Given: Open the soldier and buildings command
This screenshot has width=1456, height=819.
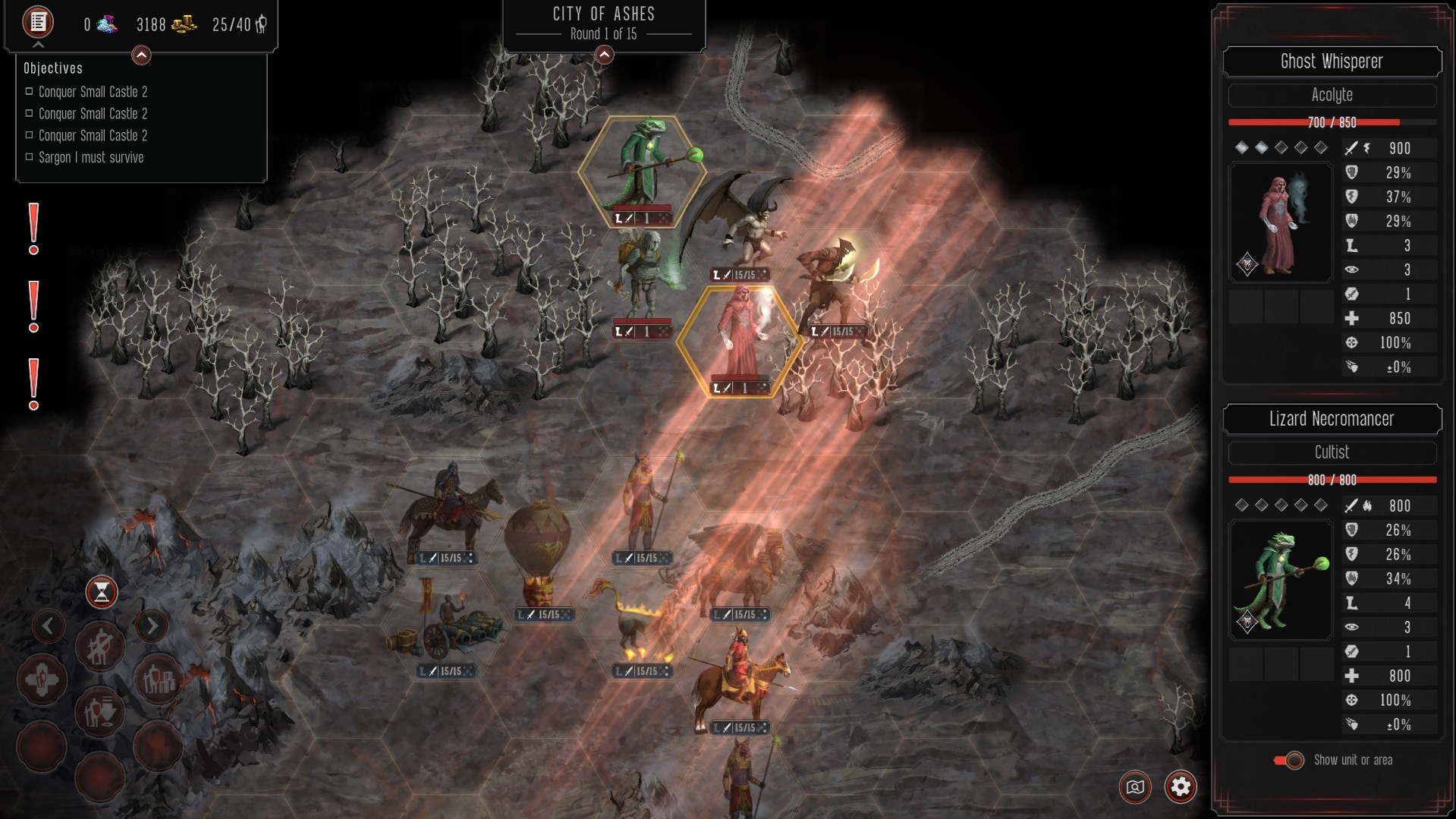Looking at the screenshot, I should tap(158, 679).
